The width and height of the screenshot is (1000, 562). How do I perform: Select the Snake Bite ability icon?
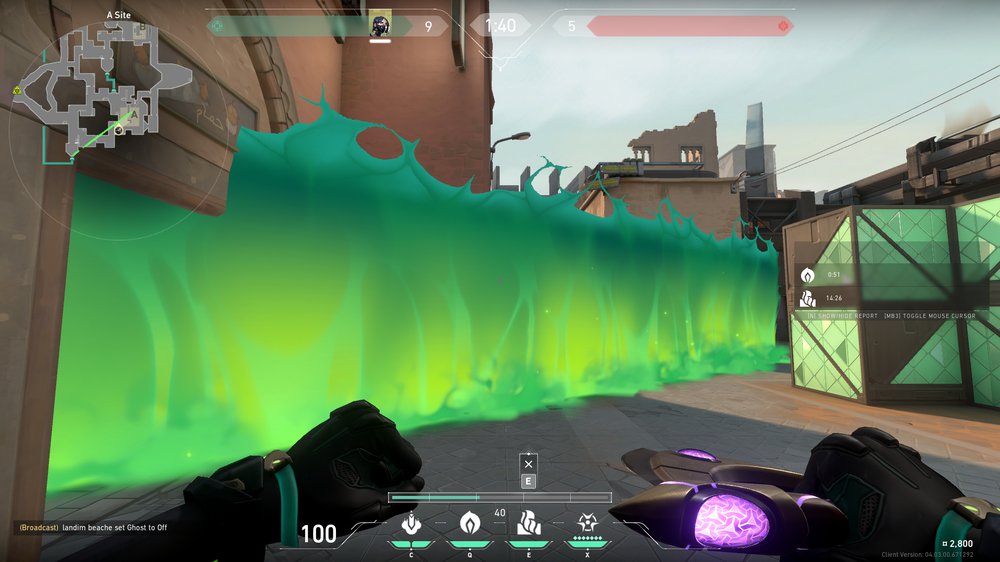[410, 523]
